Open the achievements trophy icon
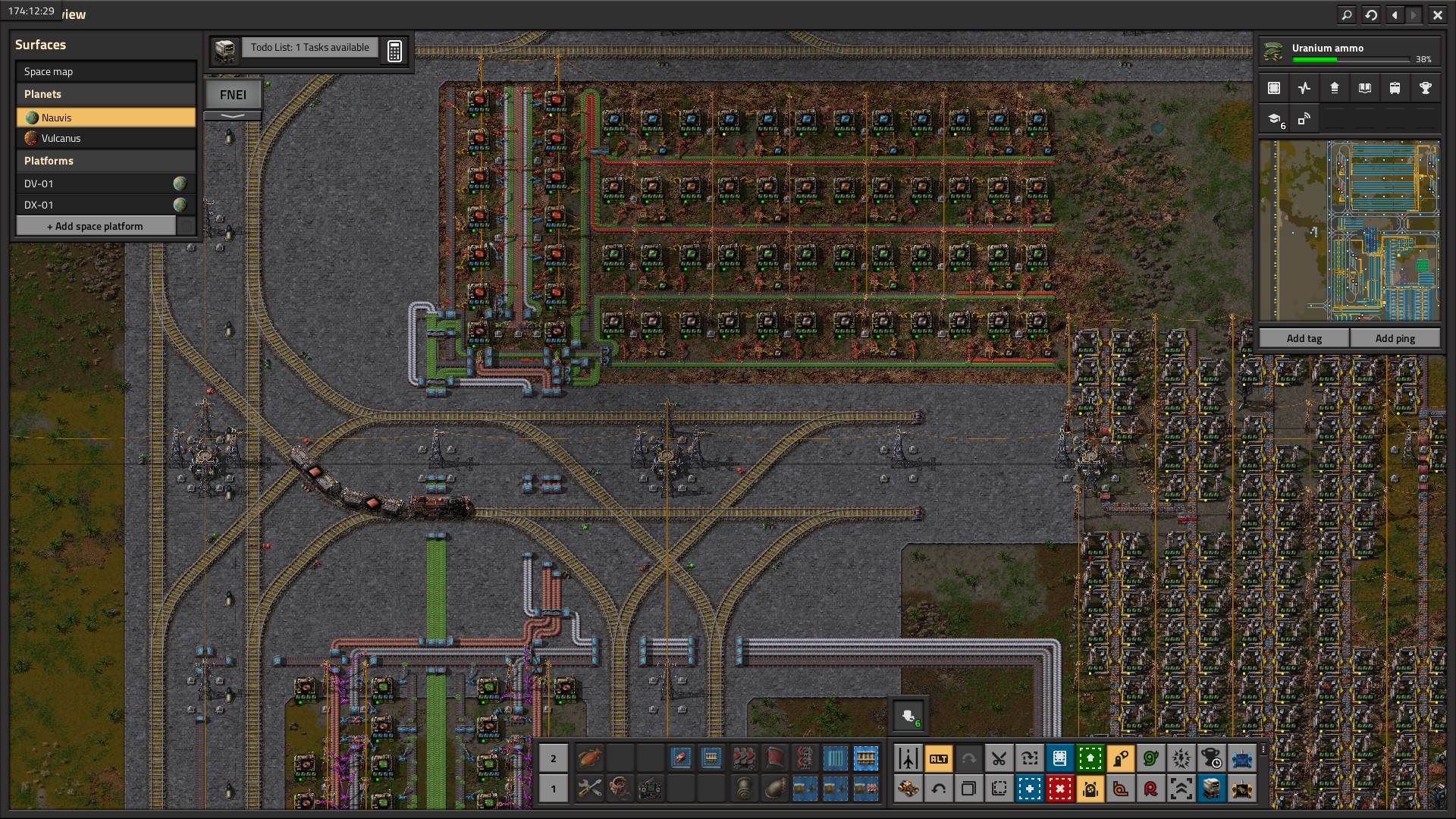Screen dimensions: 1456x819 coord(1425,88)
